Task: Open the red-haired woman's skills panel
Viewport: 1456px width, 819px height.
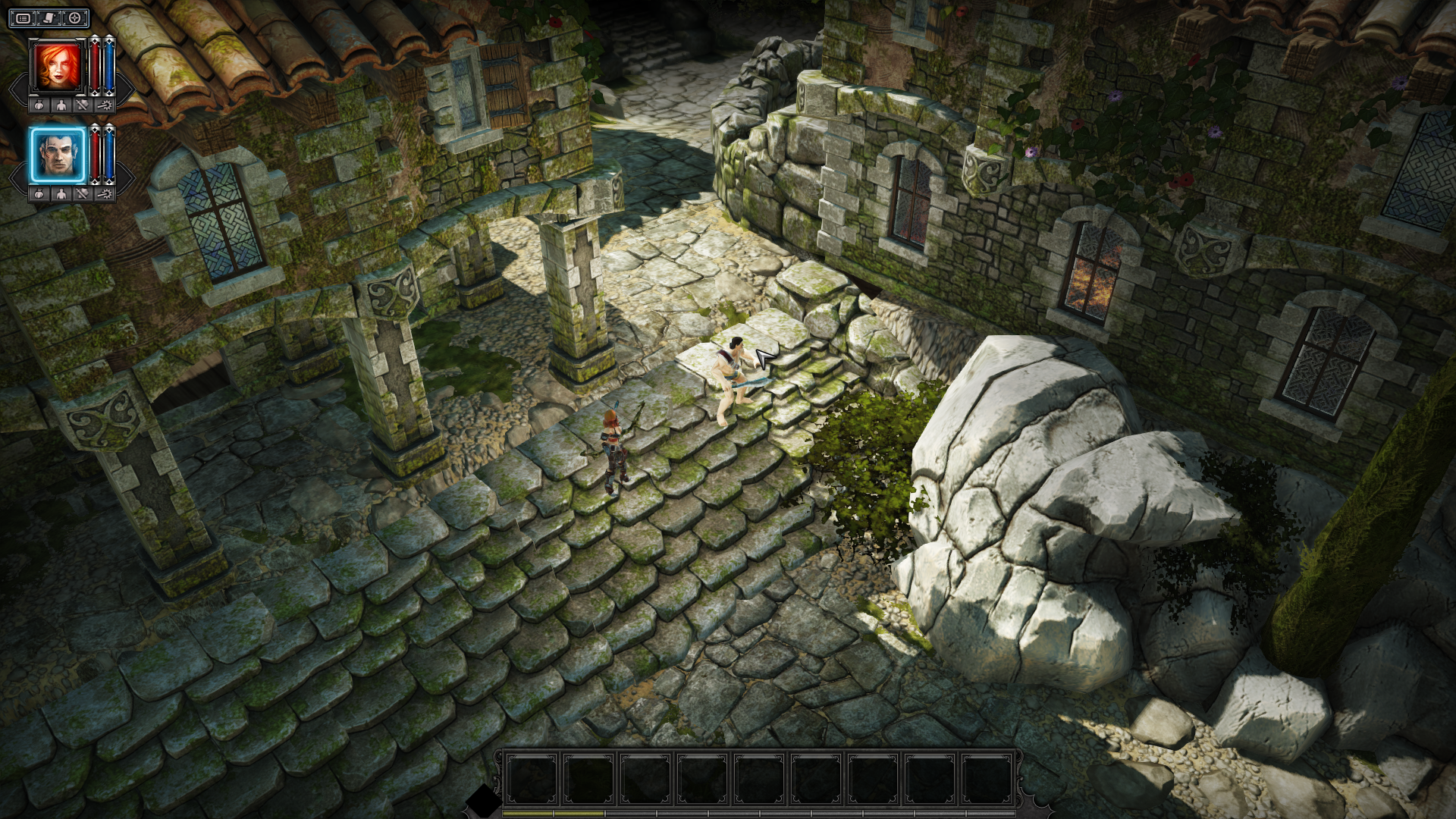Action: point(104,105)
